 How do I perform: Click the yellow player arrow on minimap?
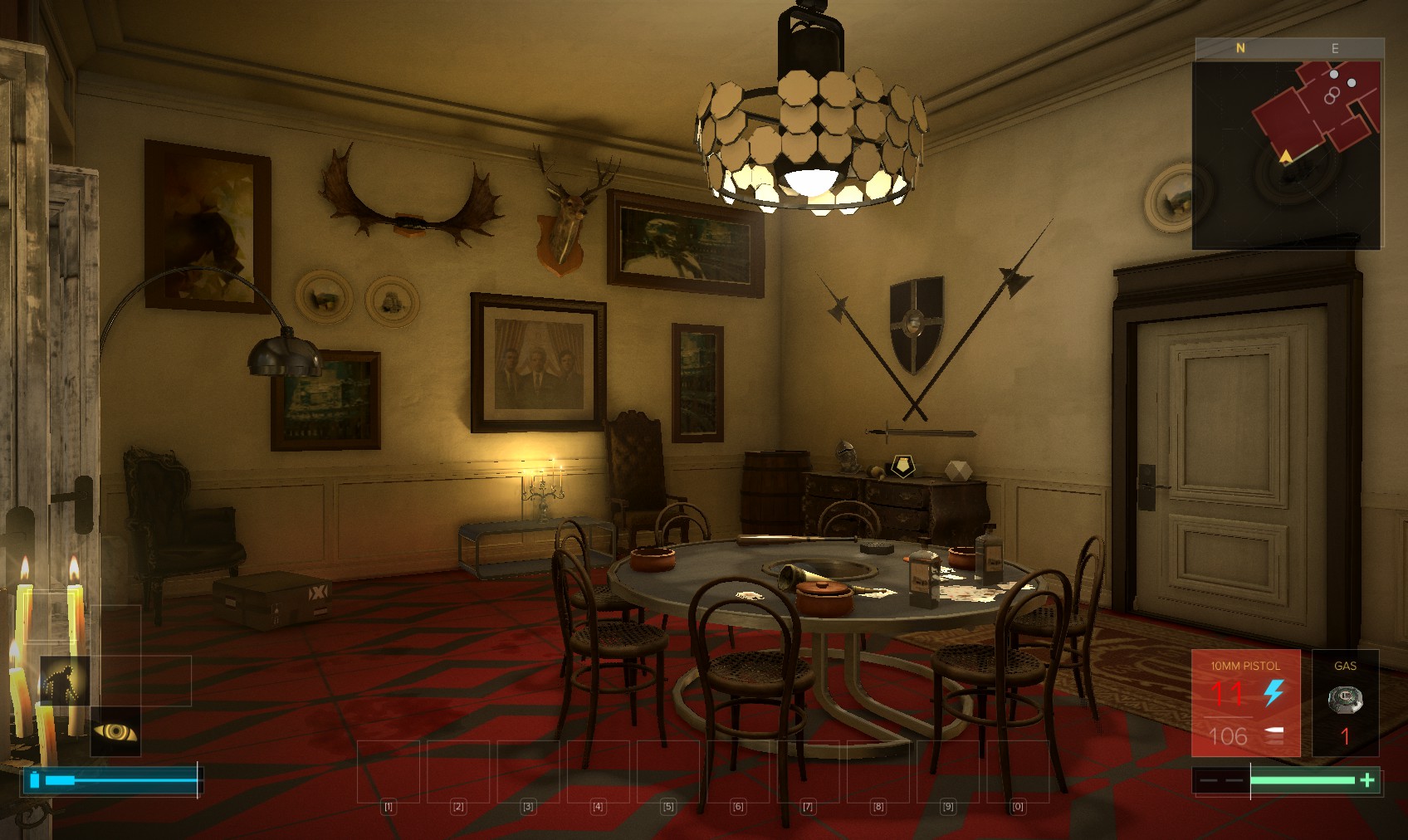click(1286, 156)
